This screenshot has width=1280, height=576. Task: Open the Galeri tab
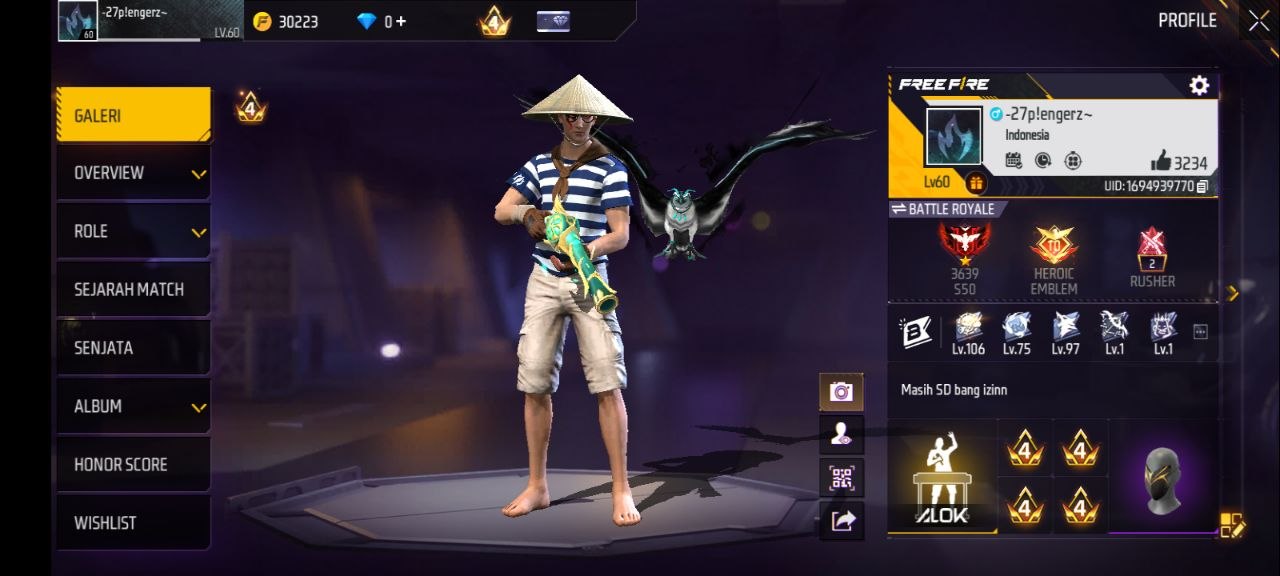[x=132, y=116]
